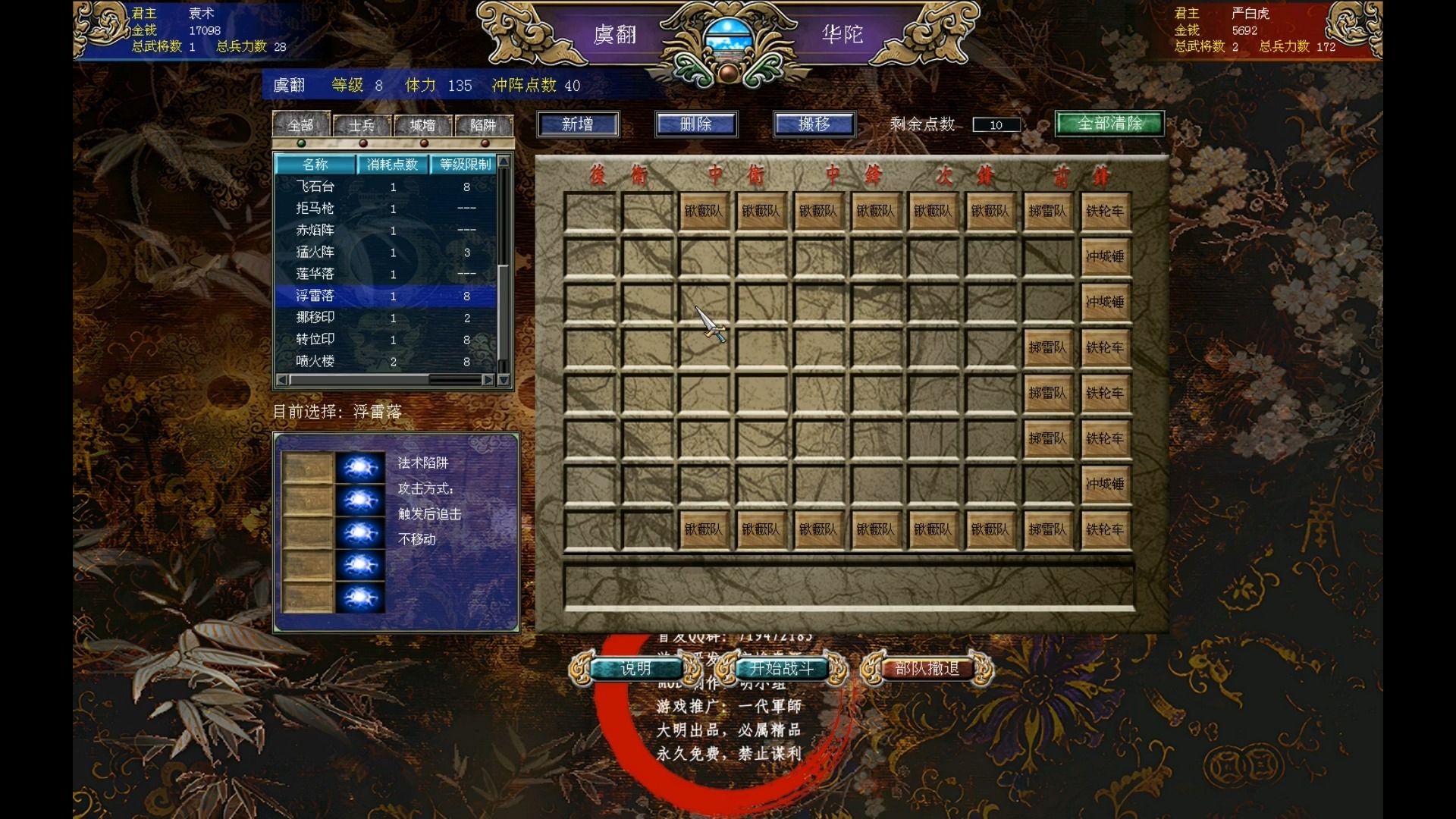This screenshot has width=1456, height=819.
Task: Switch to the 士兵 tab
Action: pos(362,126)
